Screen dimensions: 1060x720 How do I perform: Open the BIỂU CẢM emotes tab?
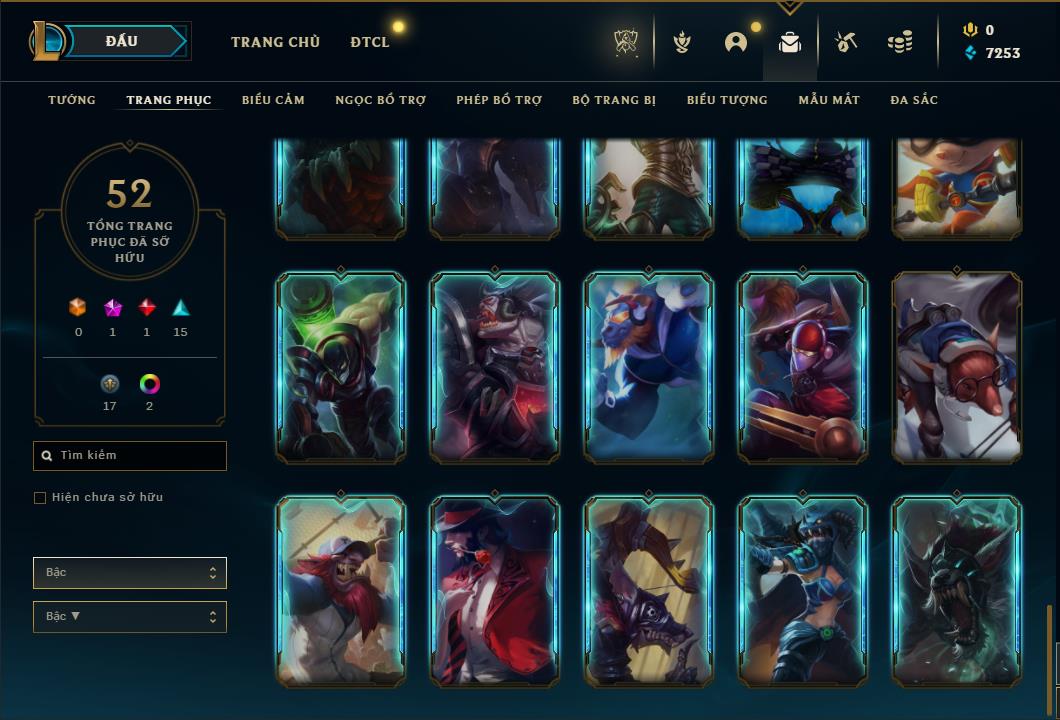pos(273,100)
